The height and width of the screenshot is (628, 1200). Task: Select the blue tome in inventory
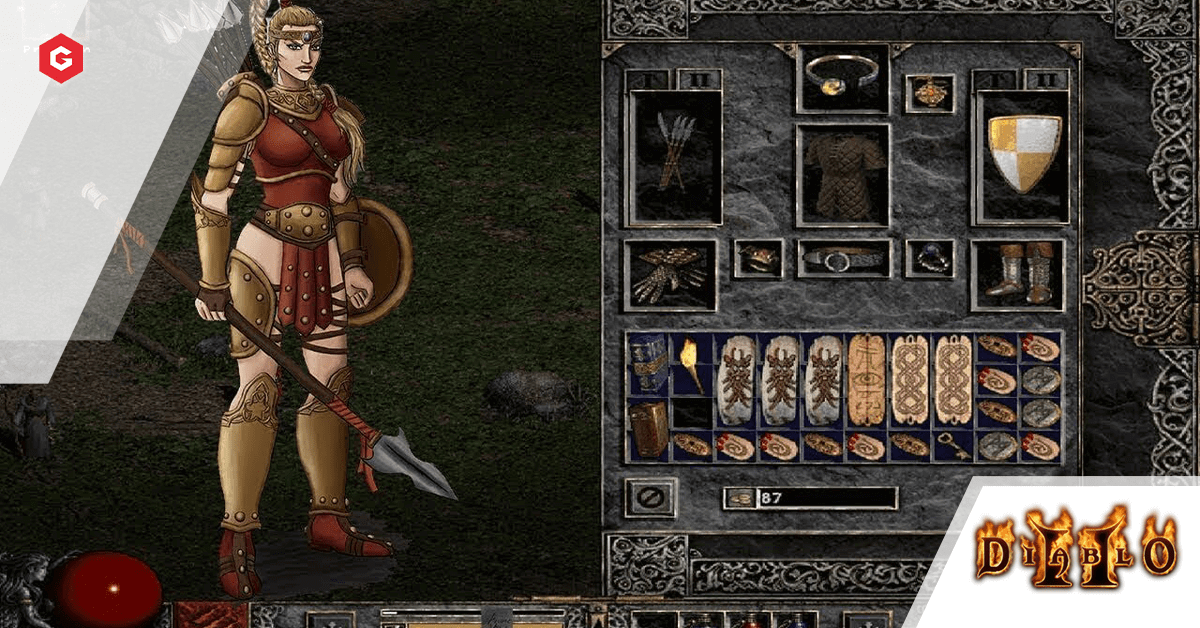pyautogui.click(x=648, y=365)
